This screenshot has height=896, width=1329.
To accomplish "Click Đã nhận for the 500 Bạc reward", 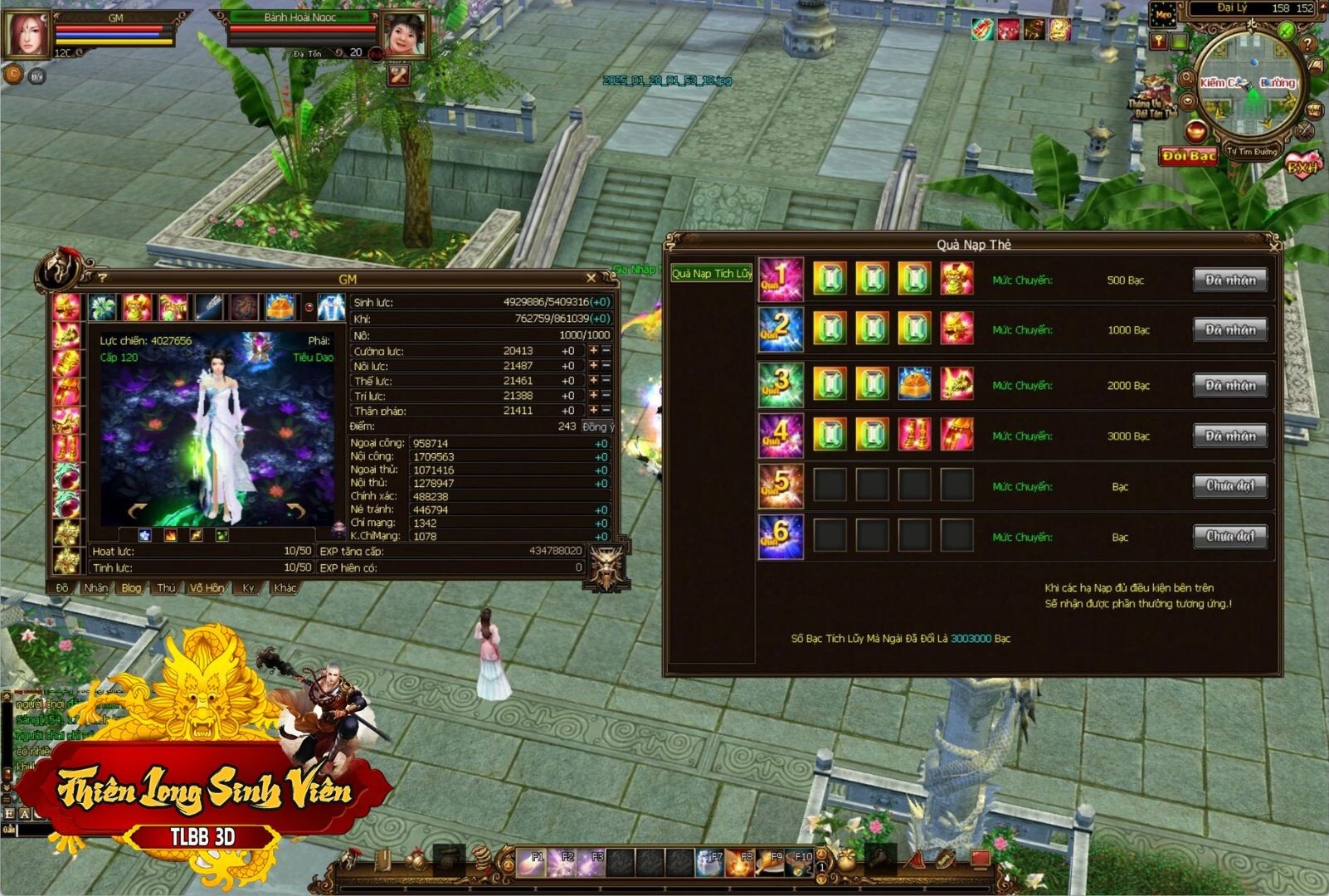I will click(1229, 280).
